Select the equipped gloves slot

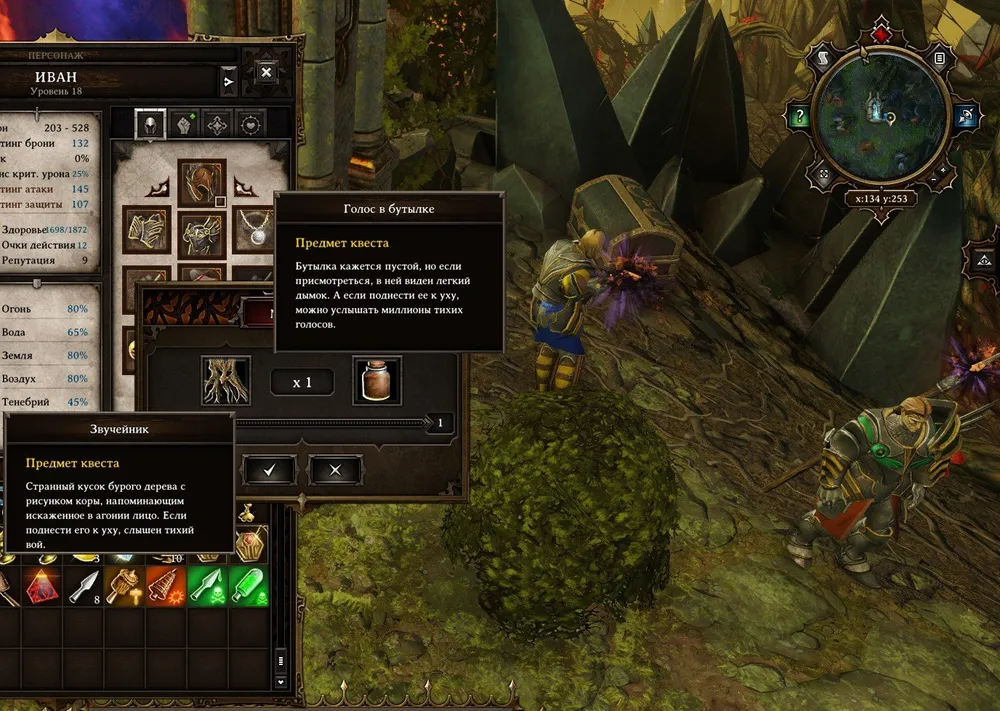(146, 231)
